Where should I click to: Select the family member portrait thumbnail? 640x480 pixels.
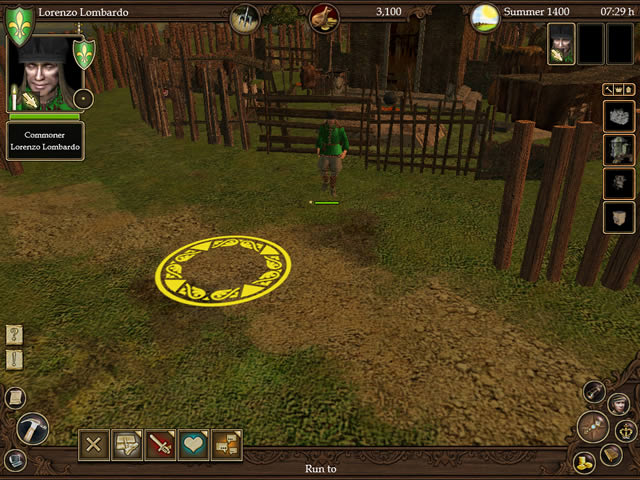click(561, 43)
